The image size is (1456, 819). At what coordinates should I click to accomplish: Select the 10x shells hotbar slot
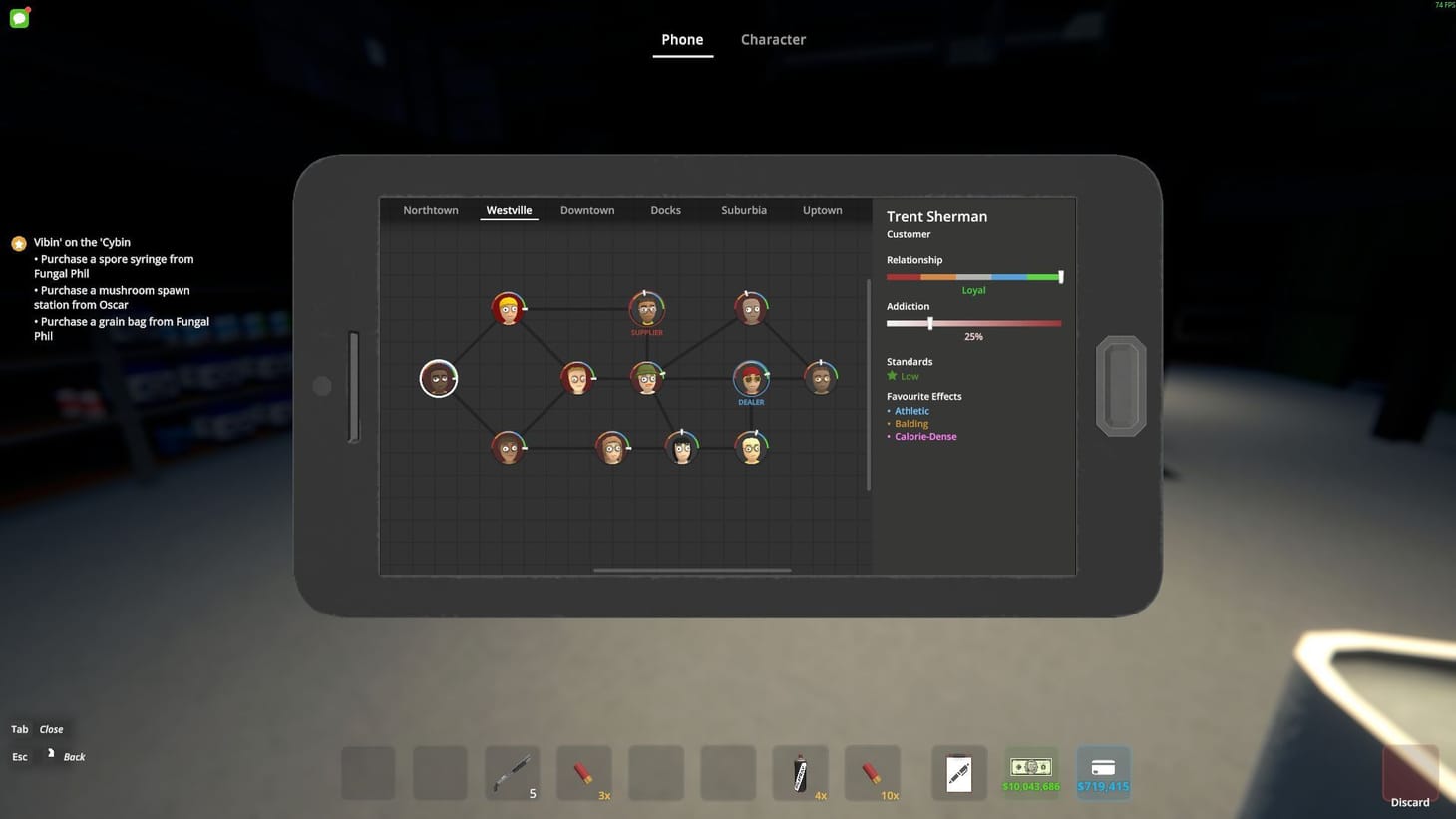coord(873,772)
